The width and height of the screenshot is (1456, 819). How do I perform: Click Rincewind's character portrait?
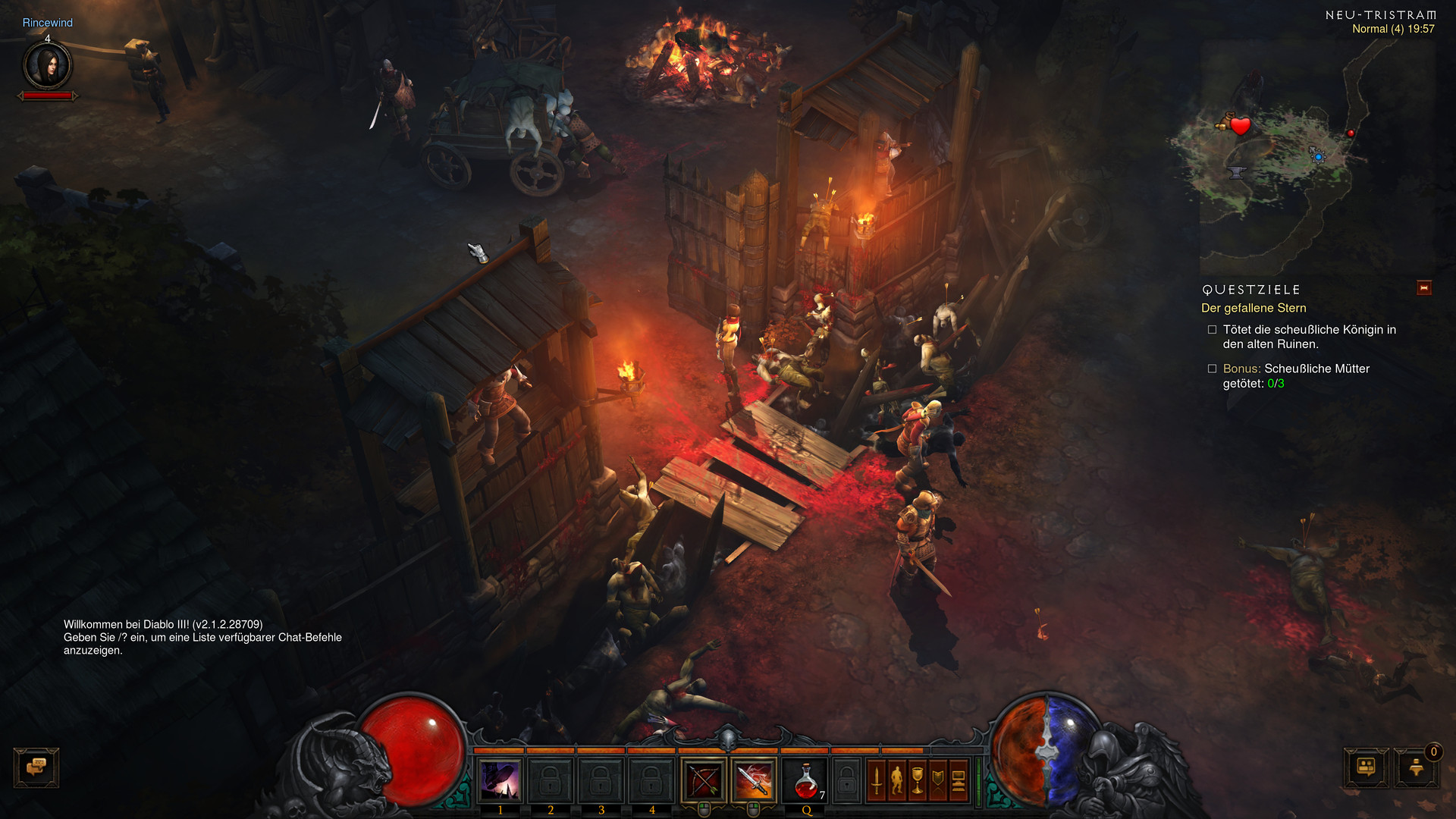(48, 66)
